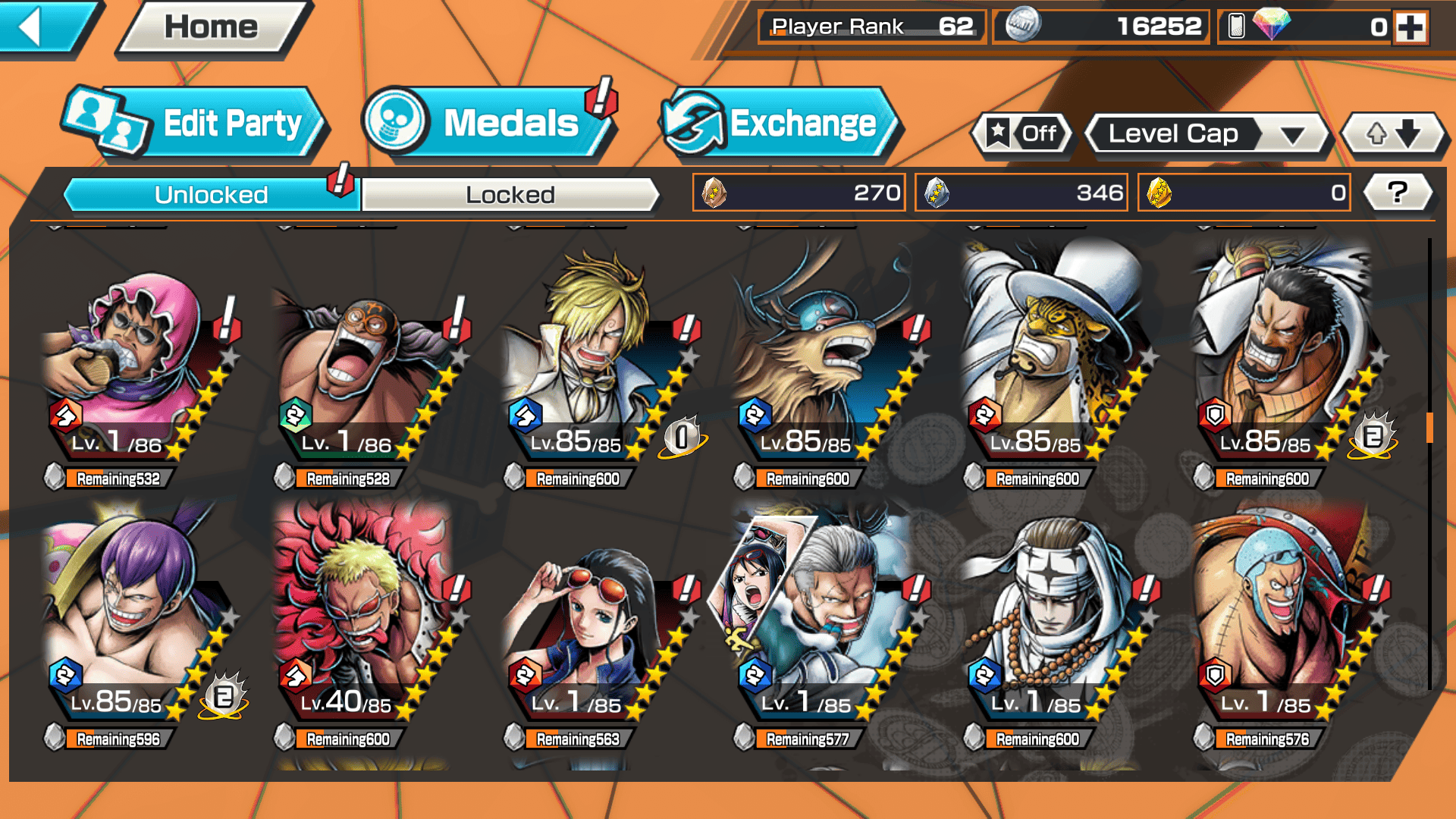The image size is (1456, 819).
Task: Open the Medals screen
Action: pos(489,124)
